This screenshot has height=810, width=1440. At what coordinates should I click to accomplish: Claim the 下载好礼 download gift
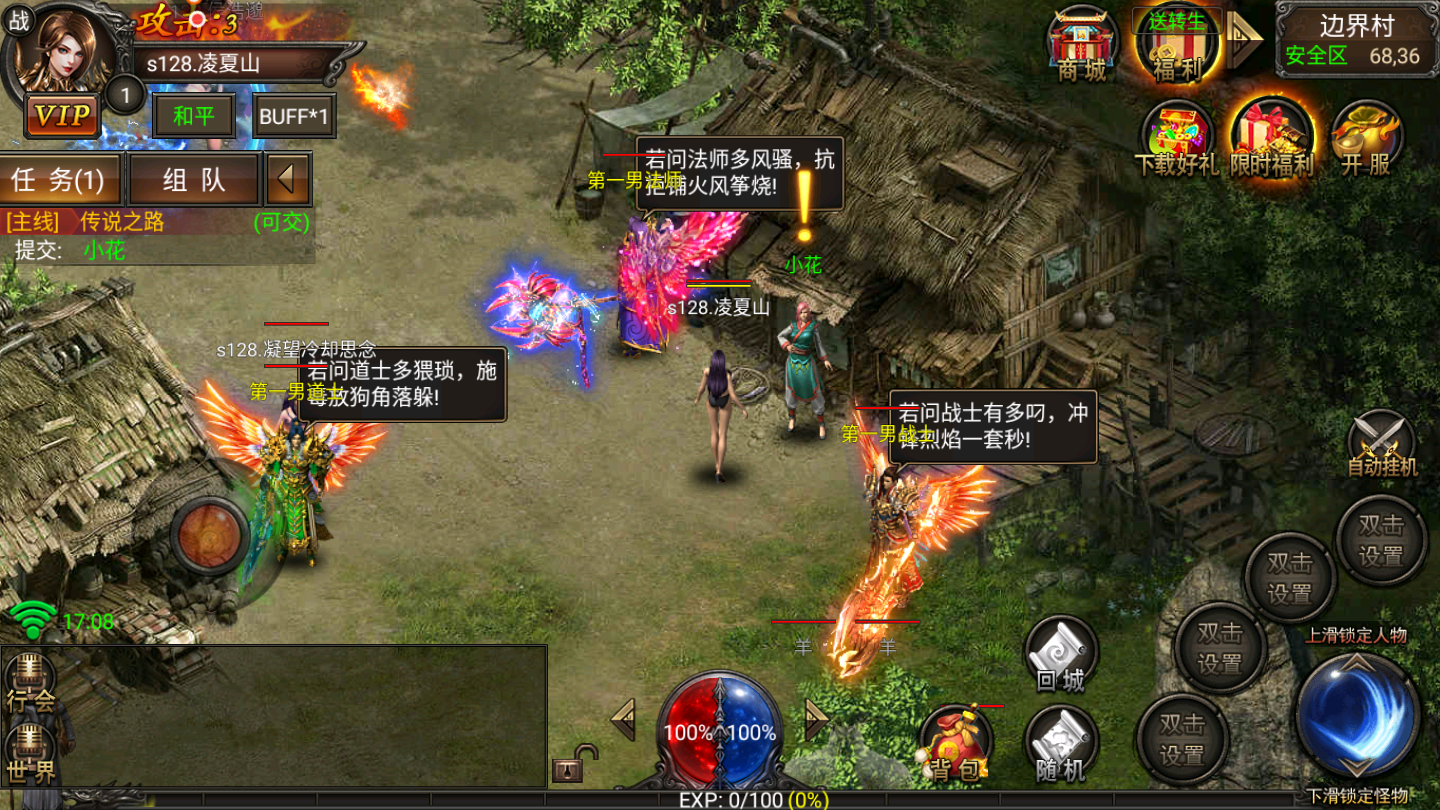(x=1176, y=138)
